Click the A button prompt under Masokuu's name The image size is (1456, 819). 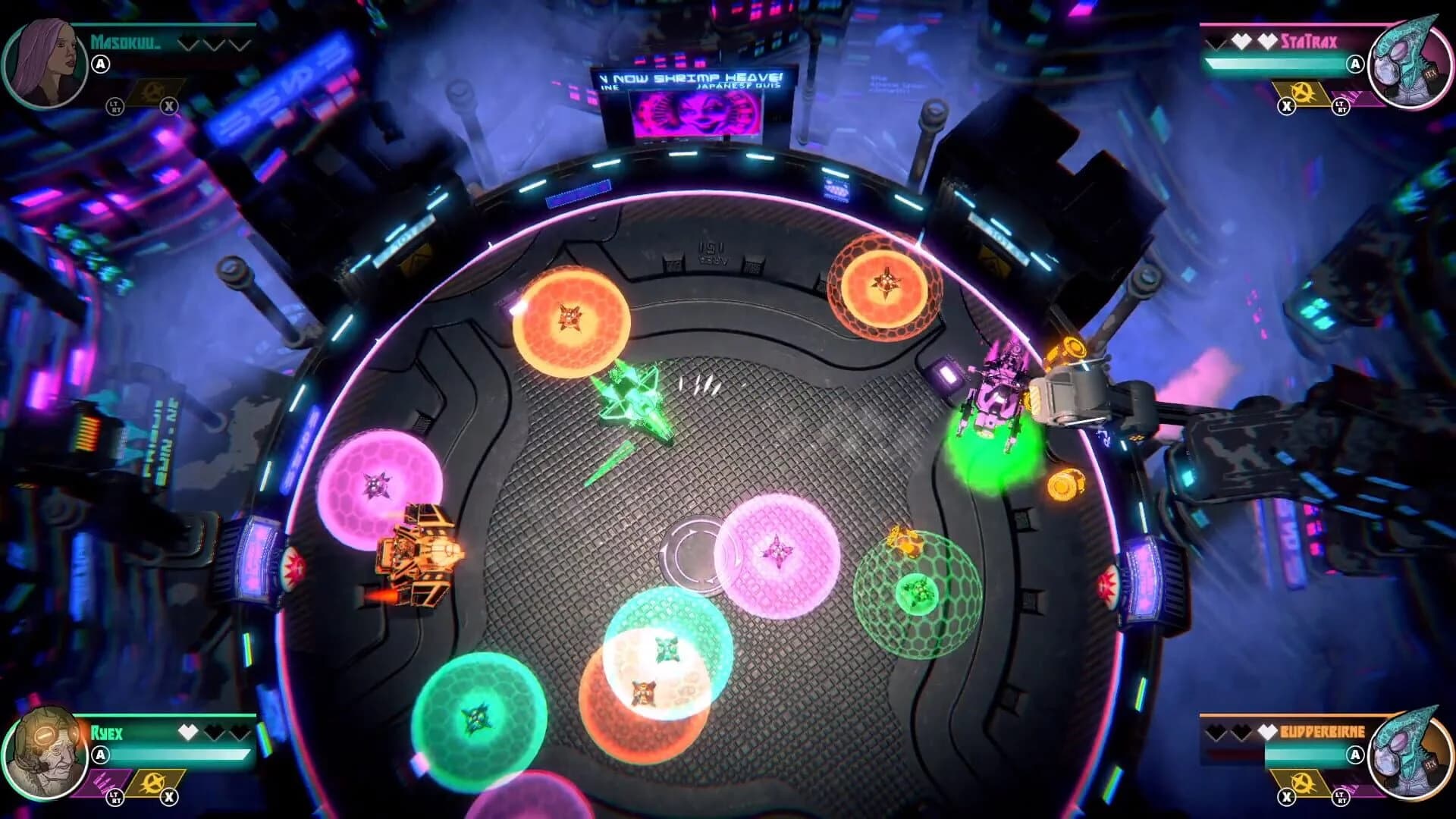pyautogui.click(x=101, y=63)
